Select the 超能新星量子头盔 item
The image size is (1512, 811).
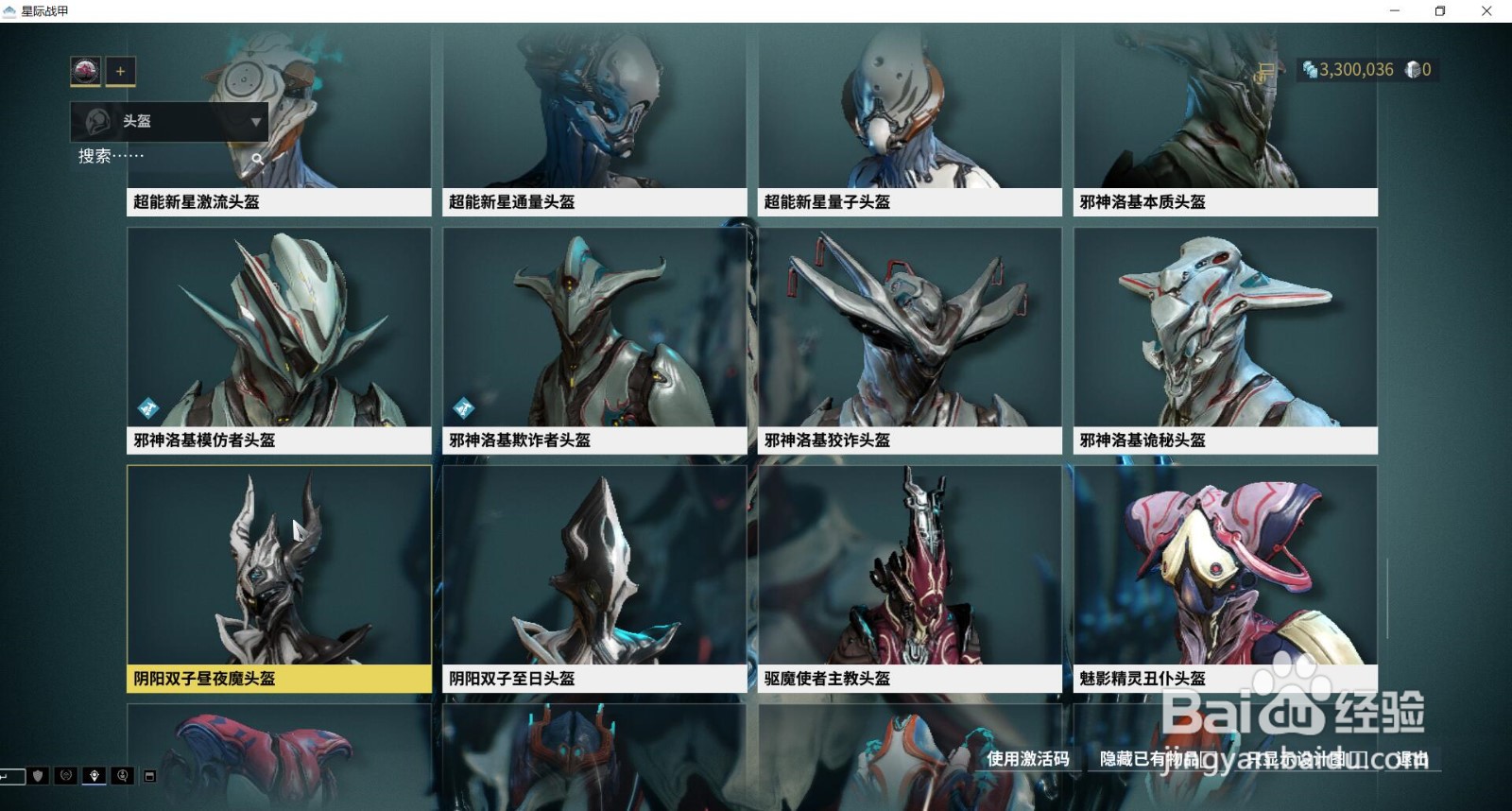click(909, 113)
